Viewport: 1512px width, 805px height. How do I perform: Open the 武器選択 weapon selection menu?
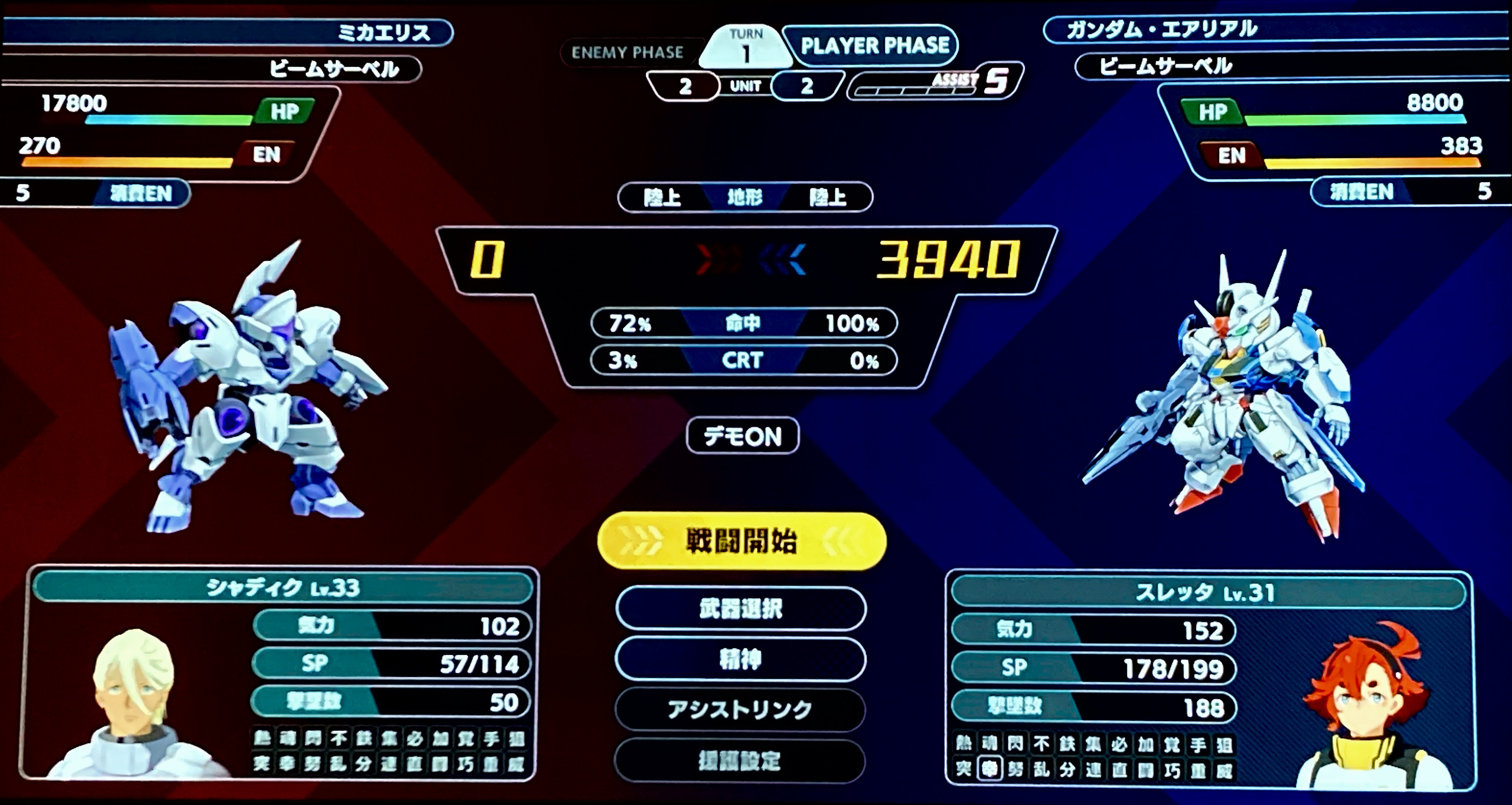tap(741, 608)
